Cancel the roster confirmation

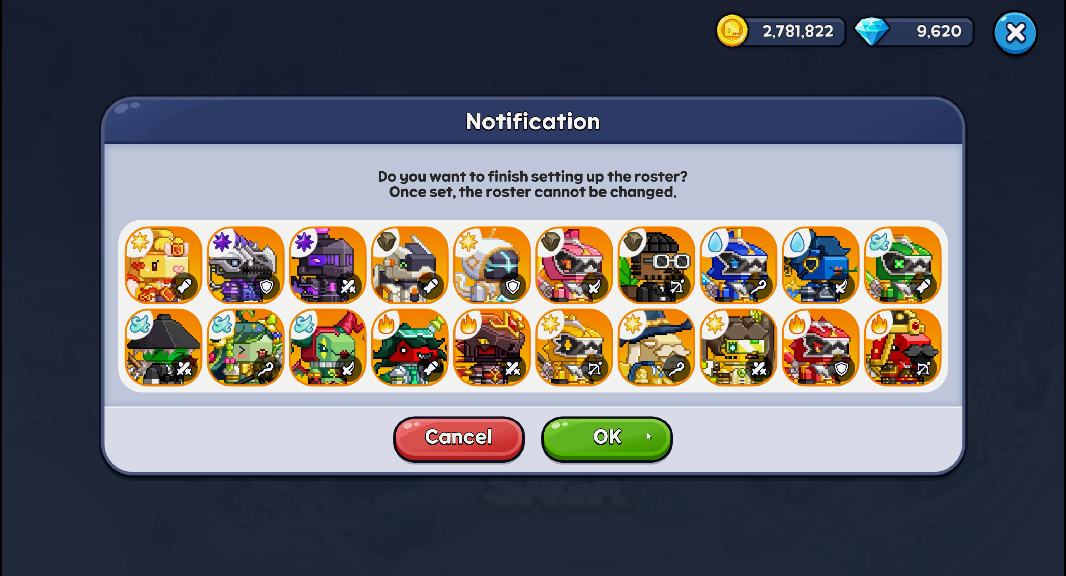pos(459,438)
